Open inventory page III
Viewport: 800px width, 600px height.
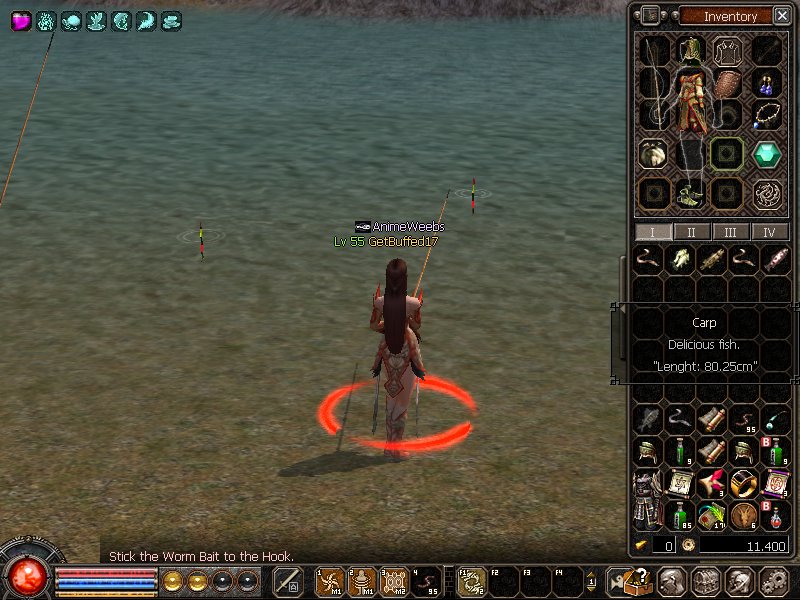(x=731, y=232)
